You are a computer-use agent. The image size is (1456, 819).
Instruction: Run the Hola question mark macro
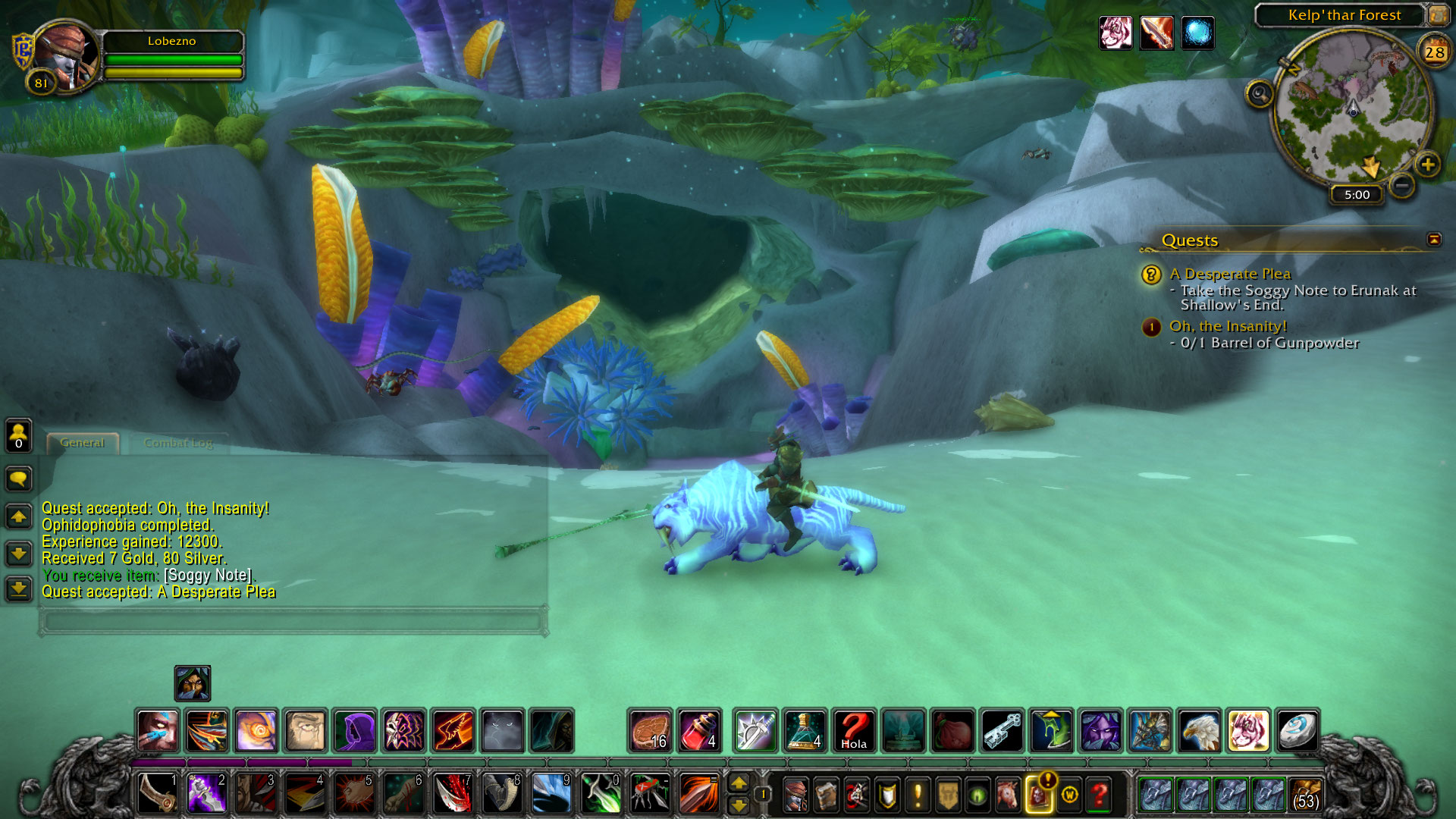tap(854, 730)
